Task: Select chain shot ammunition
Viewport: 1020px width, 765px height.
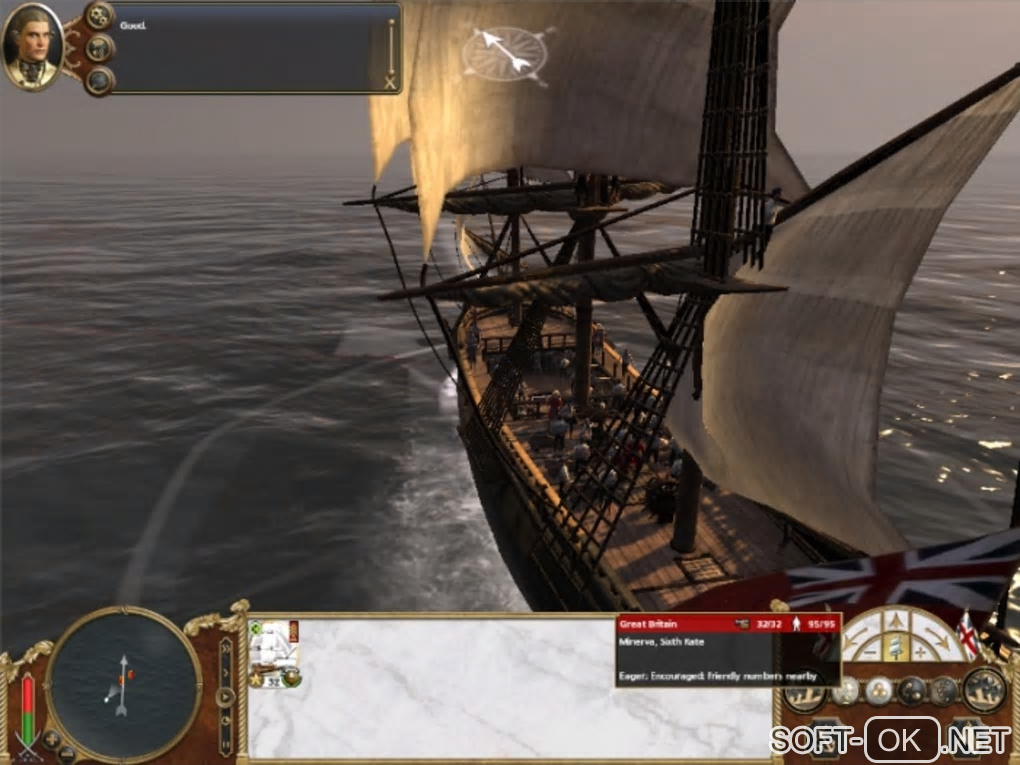Action: click(x=911, y=690)
